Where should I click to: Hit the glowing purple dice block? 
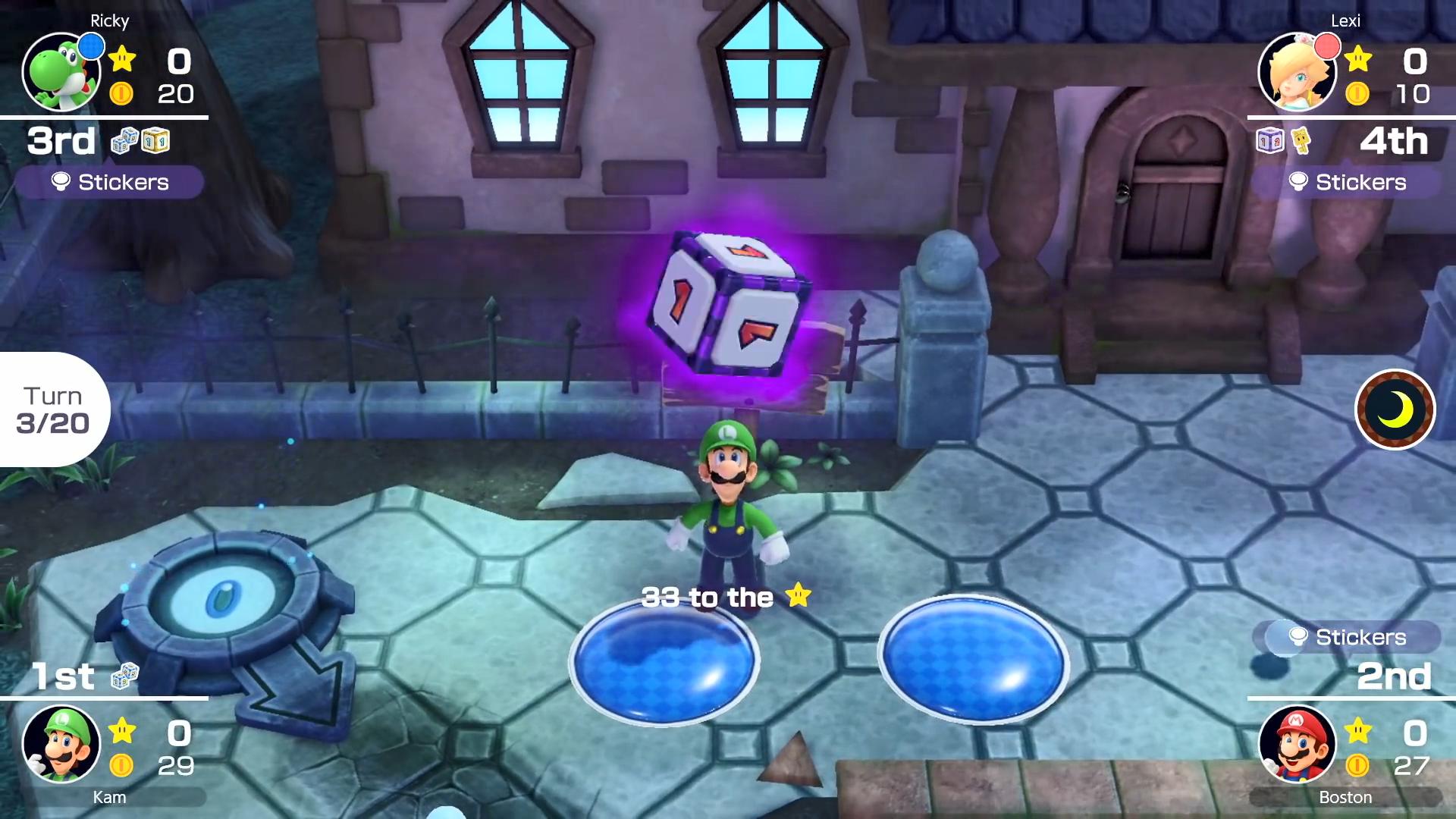pos(728,303)
